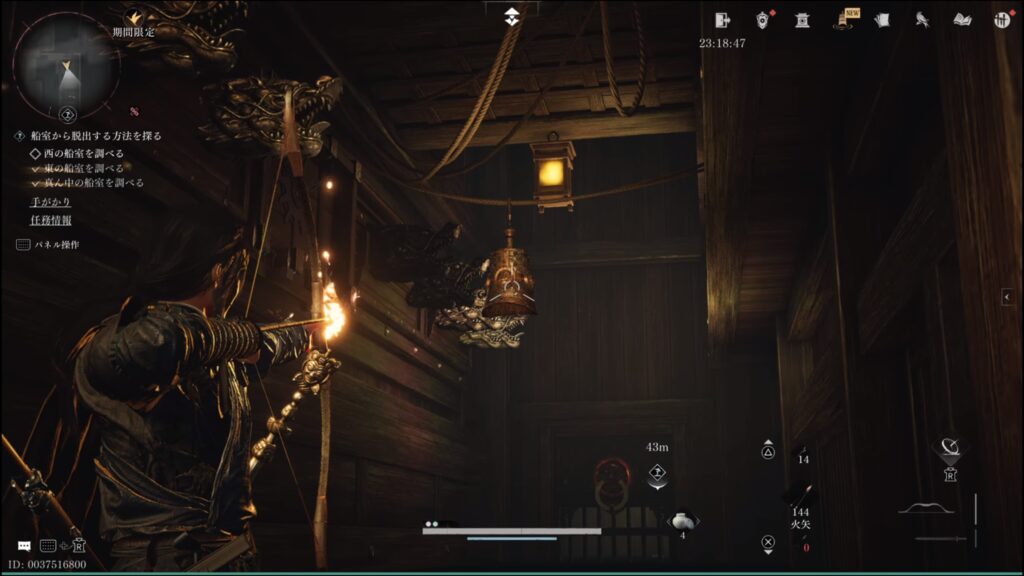
Task: Select the quest objective 船室から脱出する方法を探る
Action: (x=95, y=136)
